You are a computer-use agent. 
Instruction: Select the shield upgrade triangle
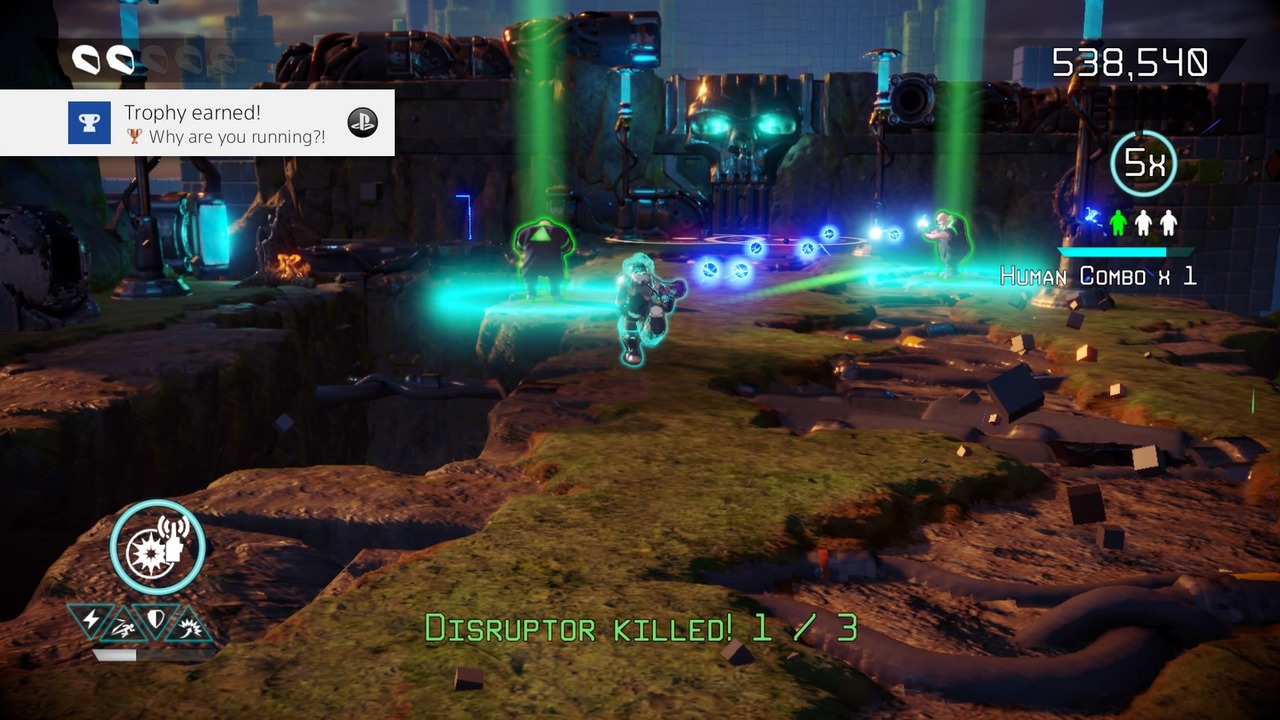[155, 620]
